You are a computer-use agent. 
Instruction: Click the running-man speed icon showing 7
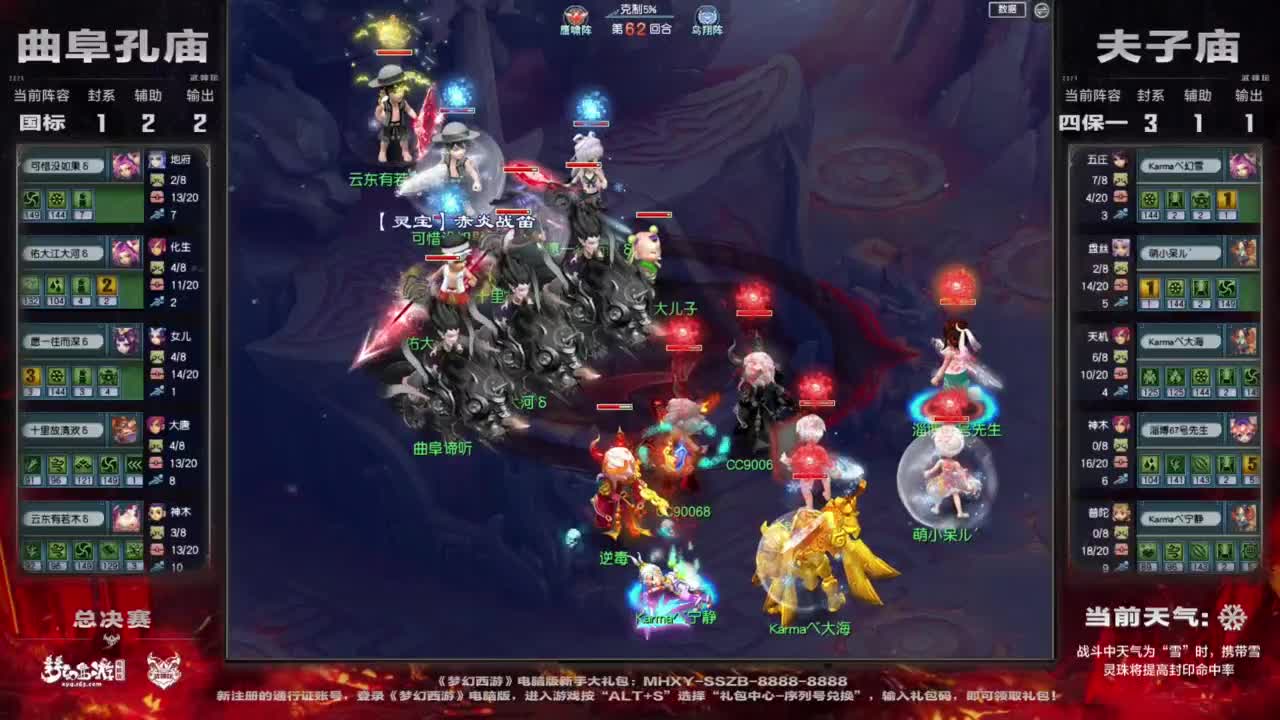pos(157,214)
